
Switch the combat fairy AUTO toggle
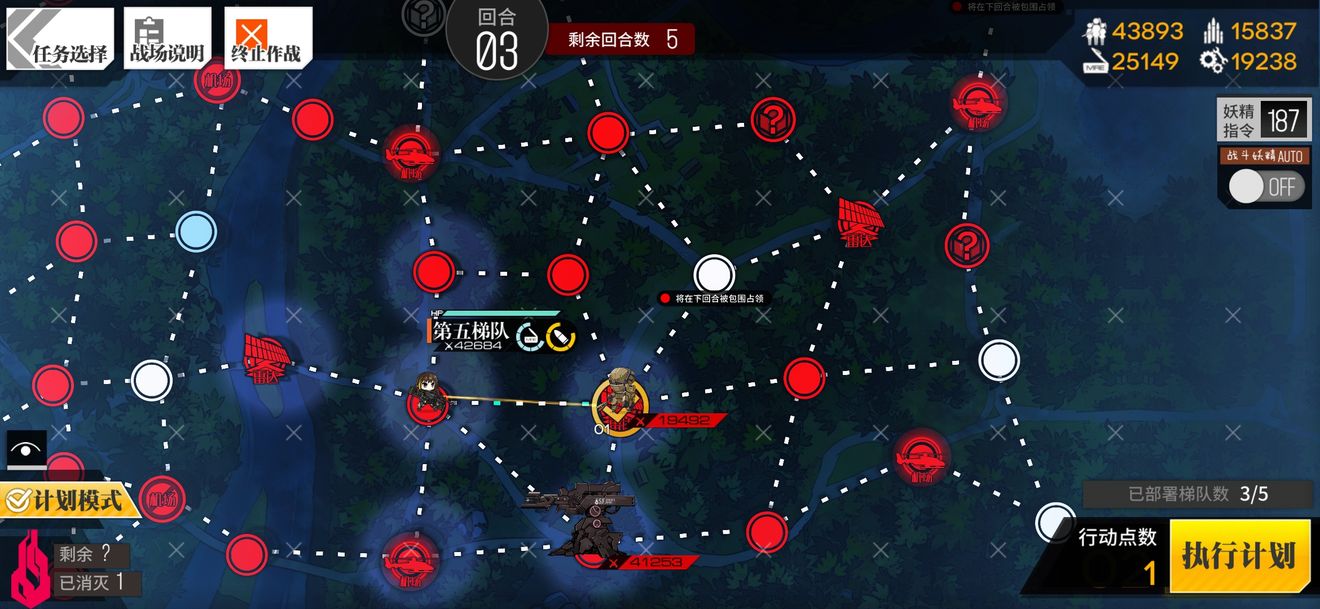coord(1267,187)
